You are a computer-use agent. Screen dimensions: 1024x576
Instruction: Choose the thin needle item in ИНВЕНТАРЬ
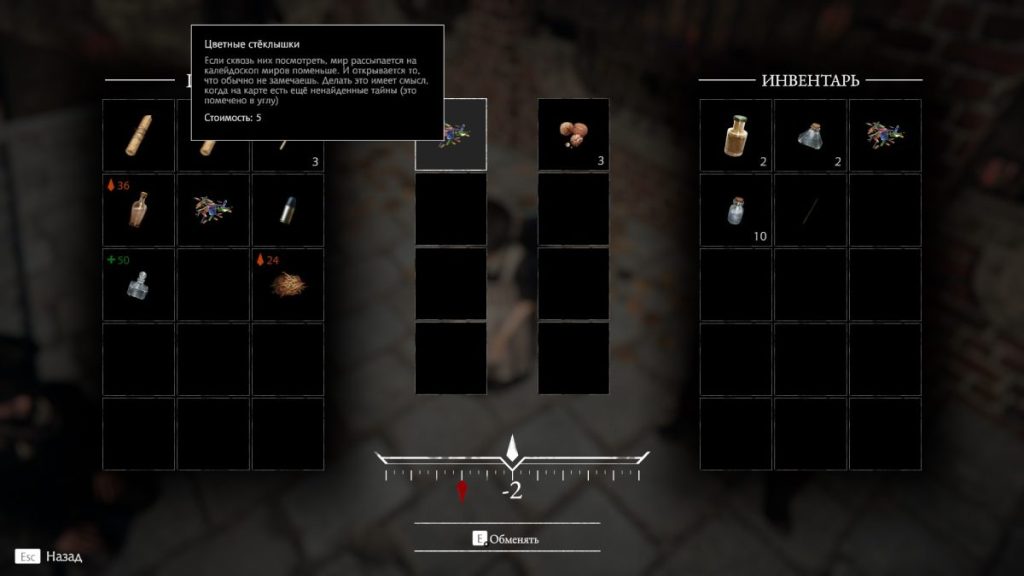click(810, 210)
